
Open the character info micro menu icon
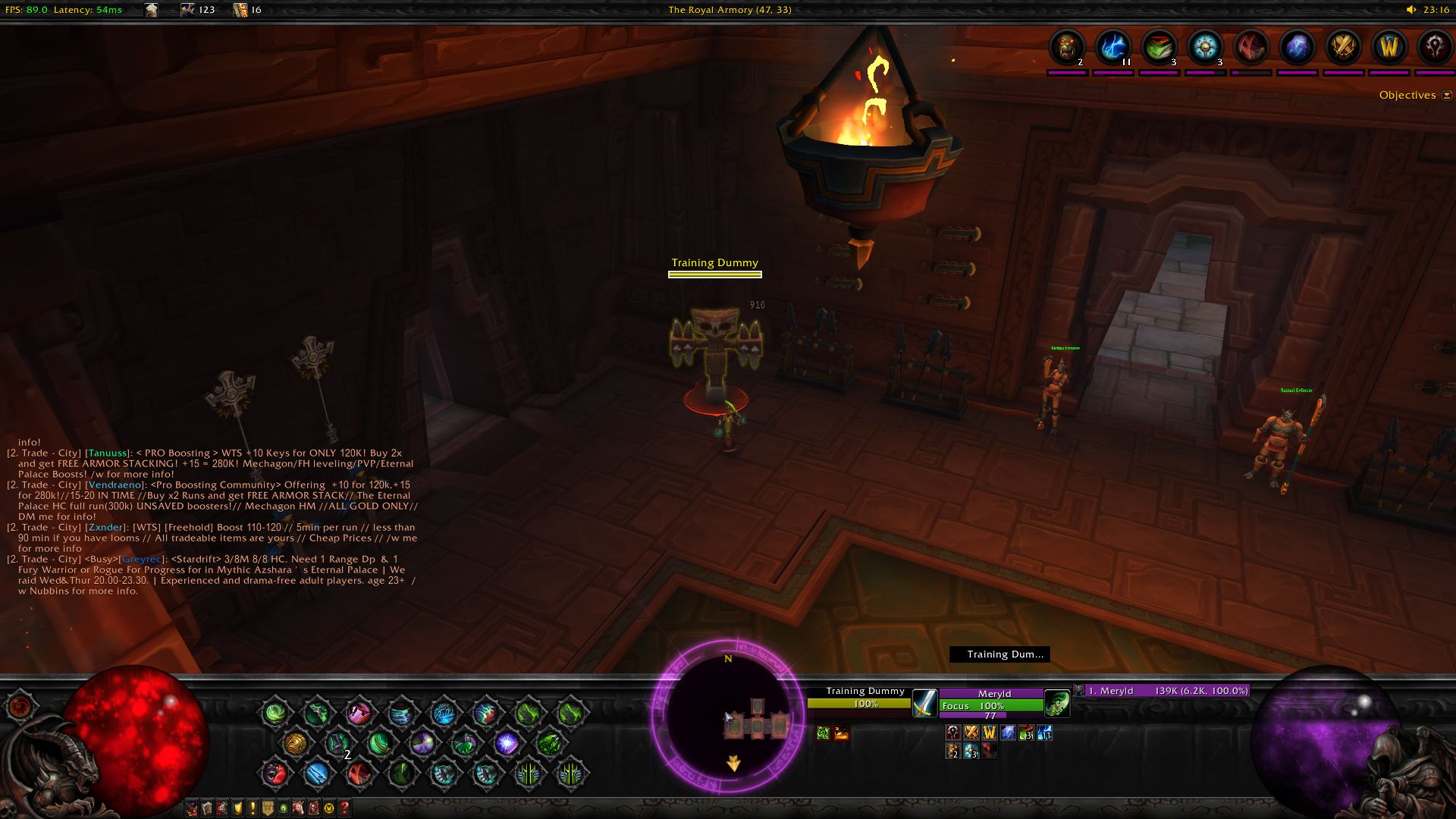click(x=191, y=808)
